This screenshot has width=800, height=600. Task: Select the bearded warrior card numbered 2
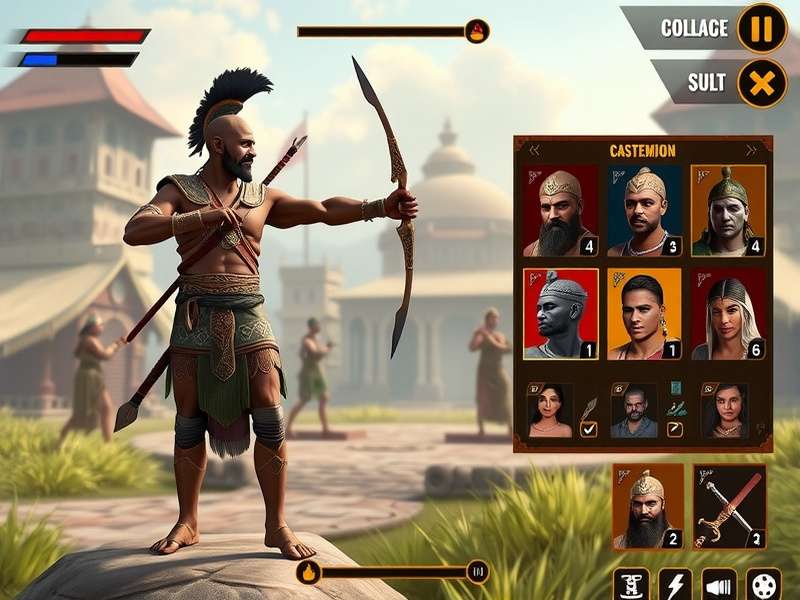(648, 506)
